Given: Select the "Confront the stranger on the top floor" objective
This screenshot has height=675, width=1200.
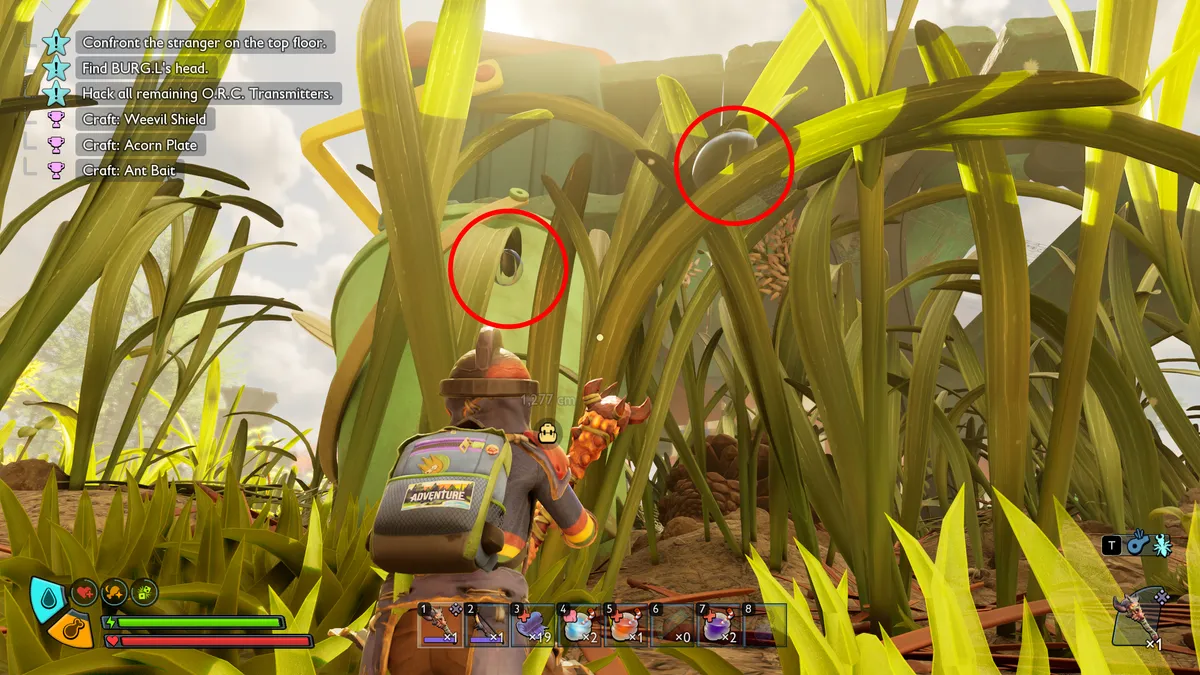Looking at the screenshot, I should 205,43.
